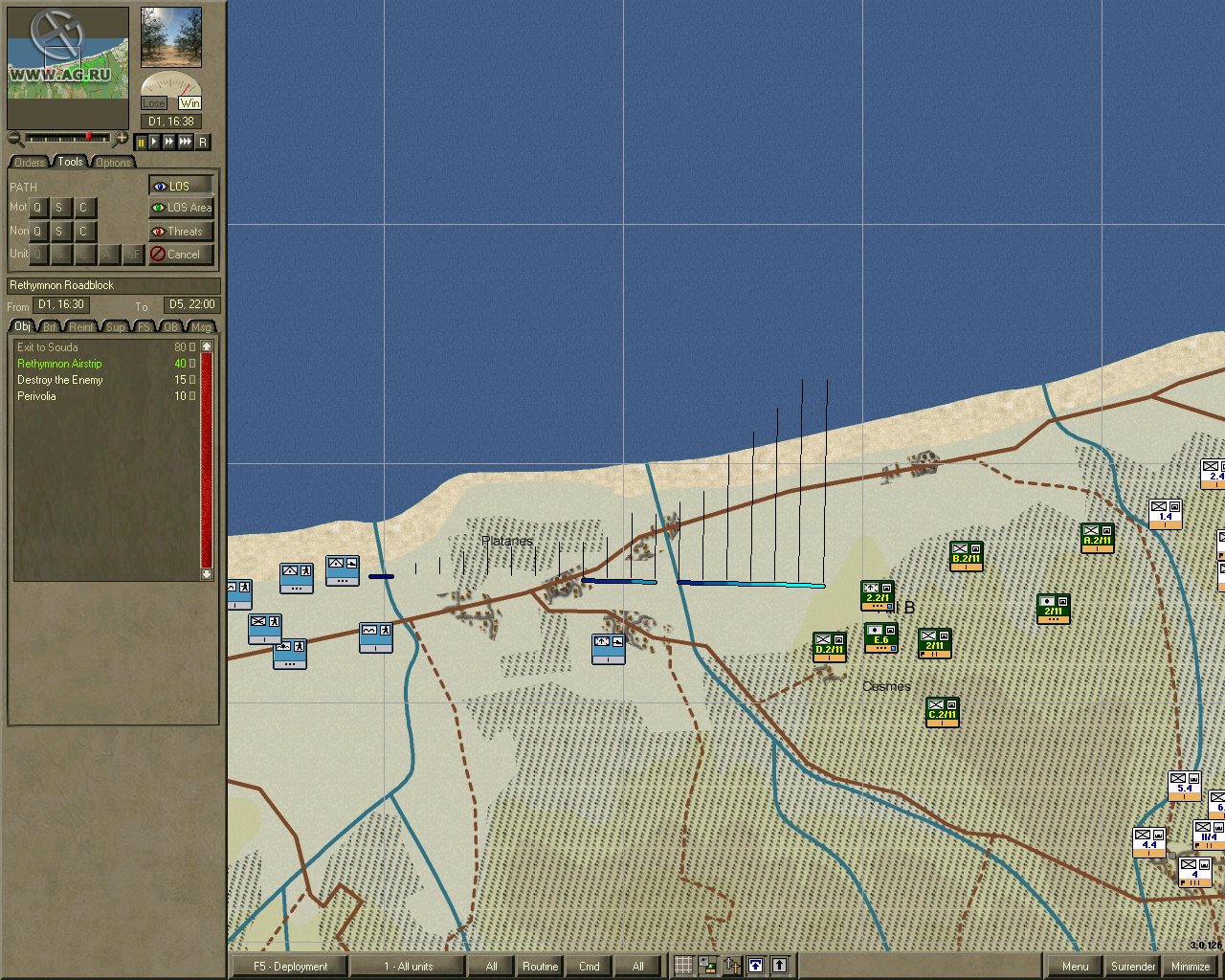Click the black up-arrow icon on bottom toolbar
The width and height of the screenshot is (1225, 980).
(780, 966)
